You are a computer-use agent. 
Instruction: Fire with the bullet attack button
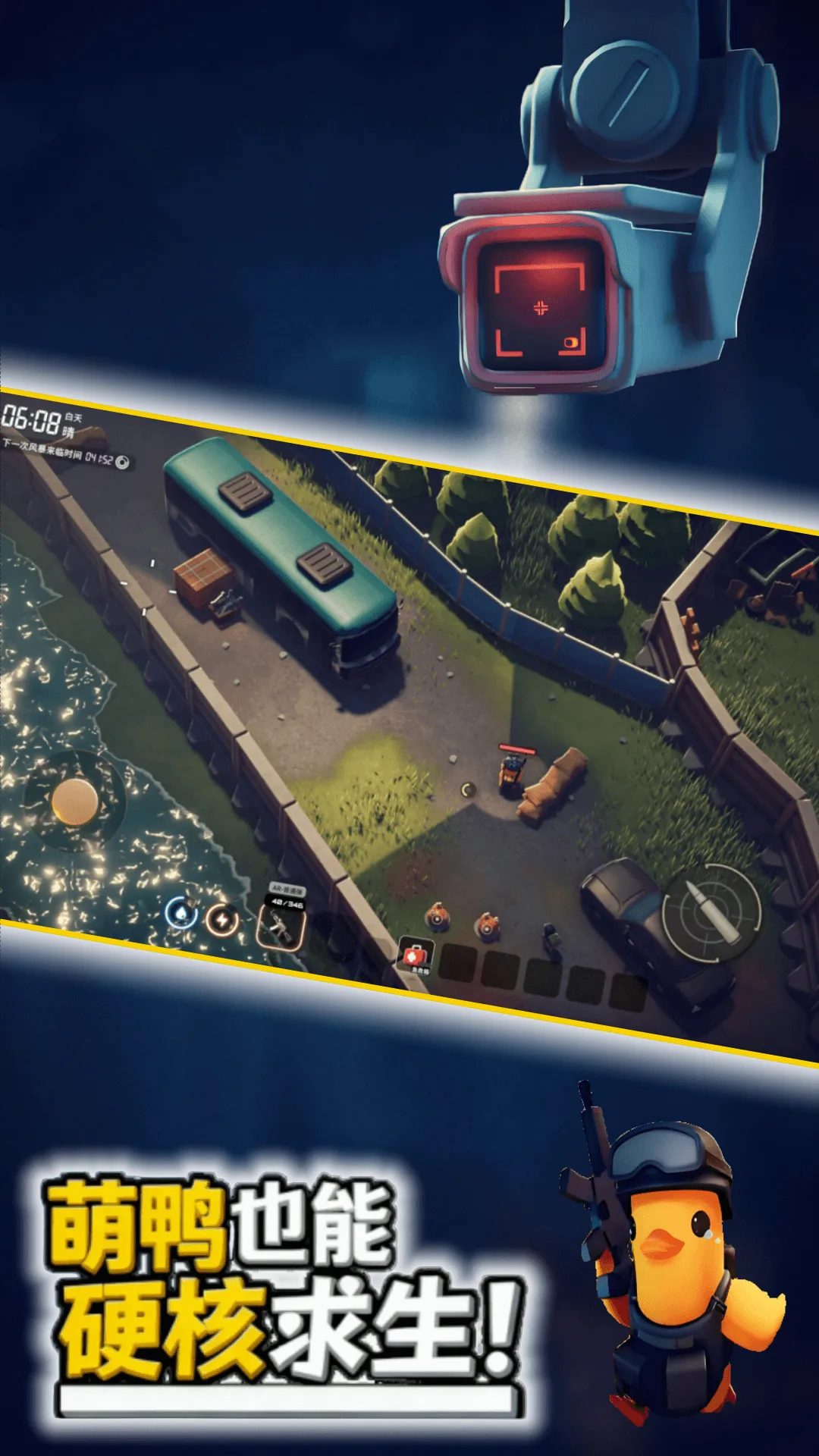pos(711,913)
